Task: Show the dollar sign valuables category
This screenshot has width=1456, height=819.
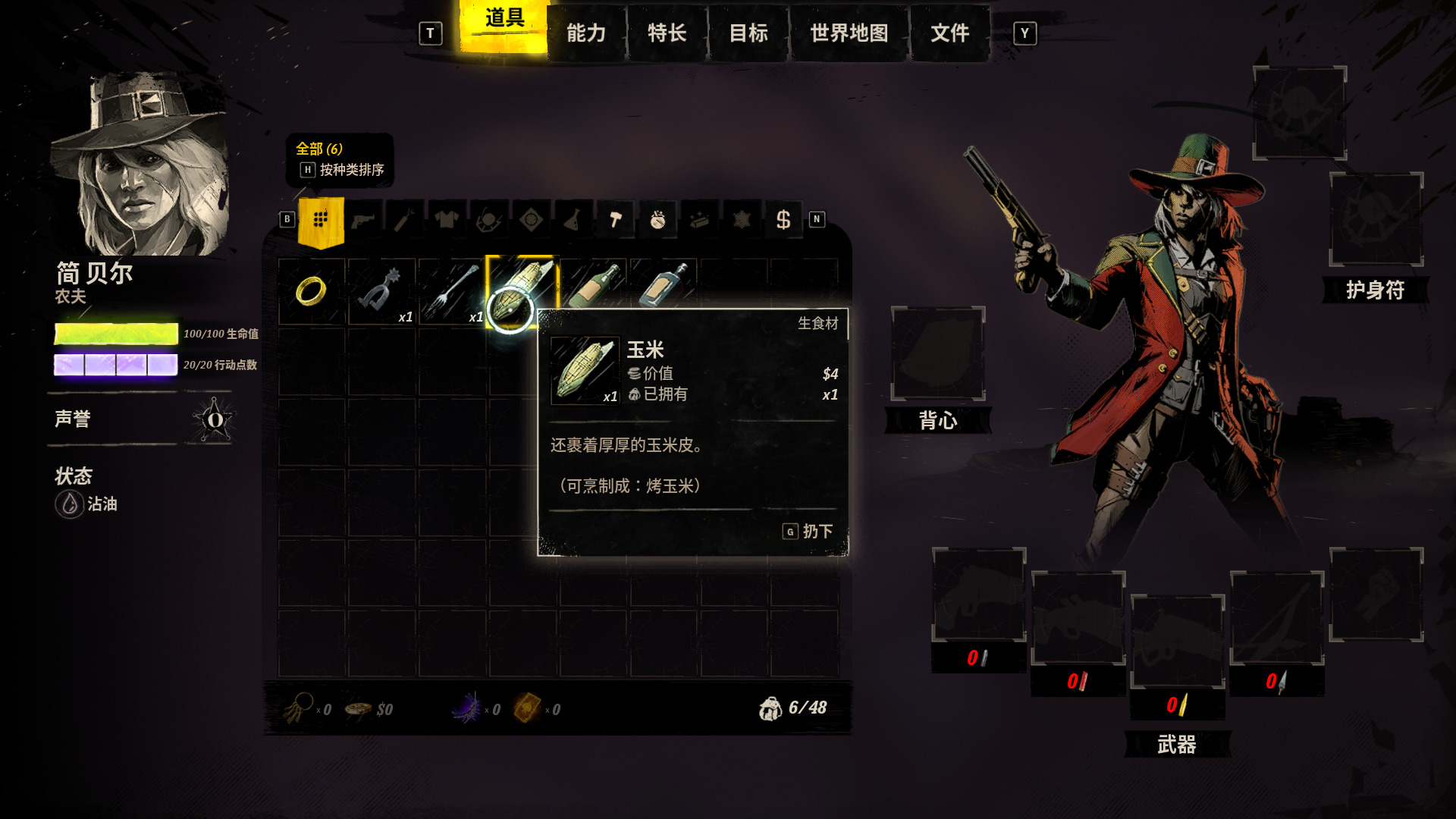Action: [x=783, y=220]
